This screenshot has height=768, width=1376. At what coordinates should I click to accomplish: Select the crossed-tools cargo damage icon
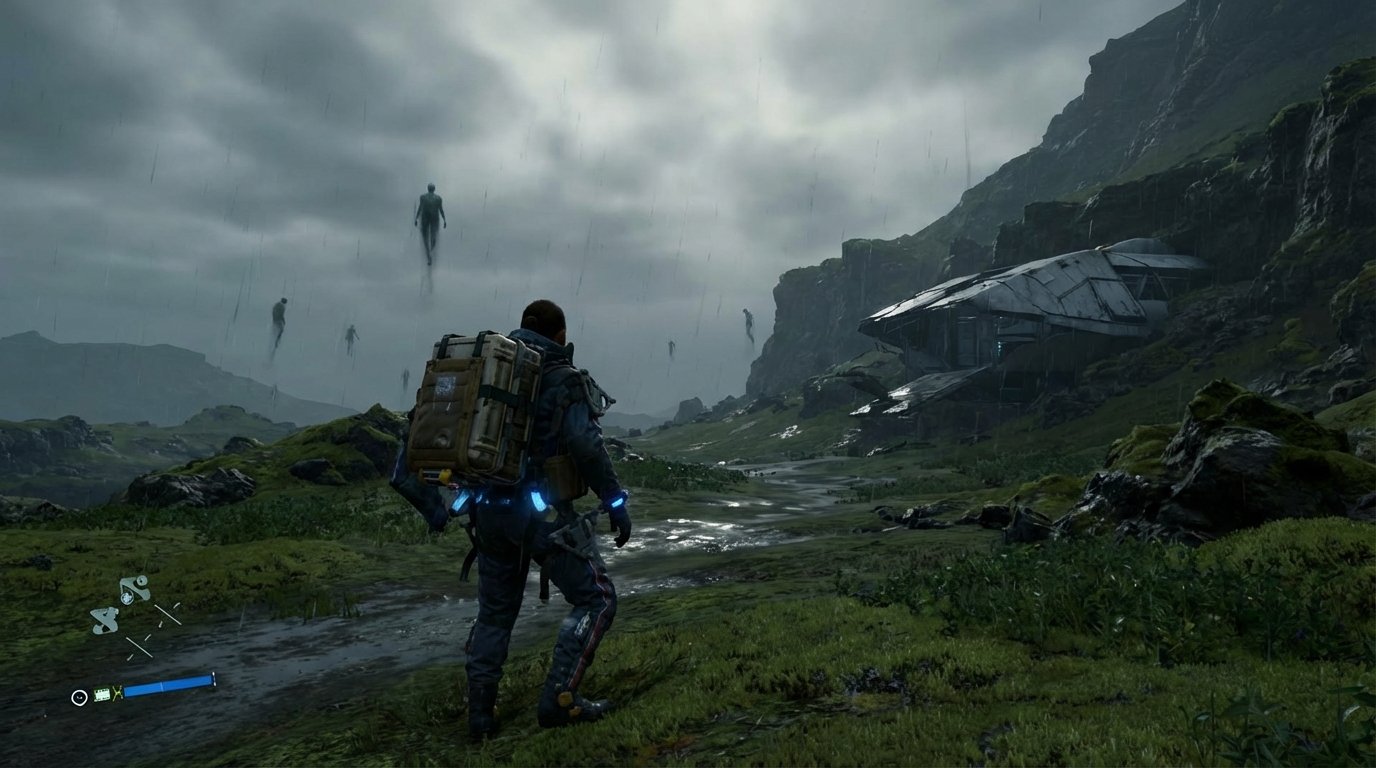117,693
